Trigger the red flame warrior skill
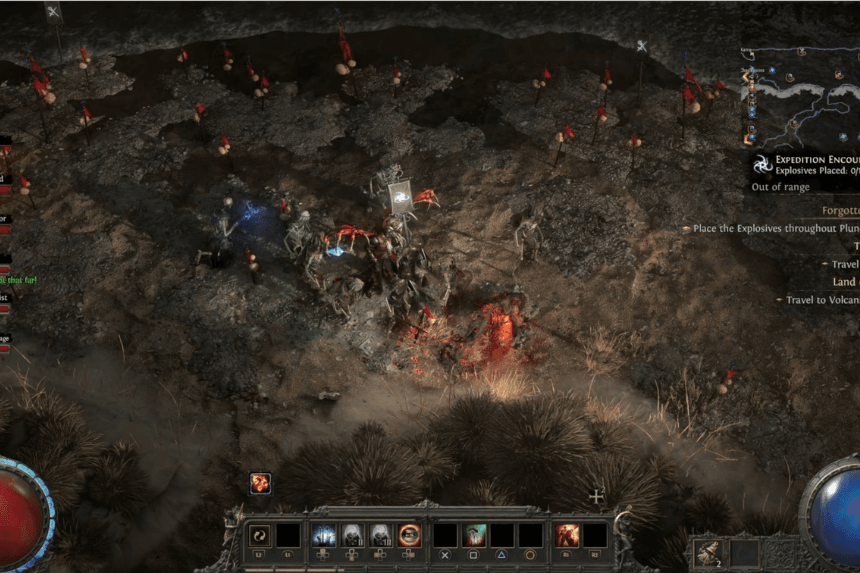Viewport: 860px width, 573px height. coord(568,535)
